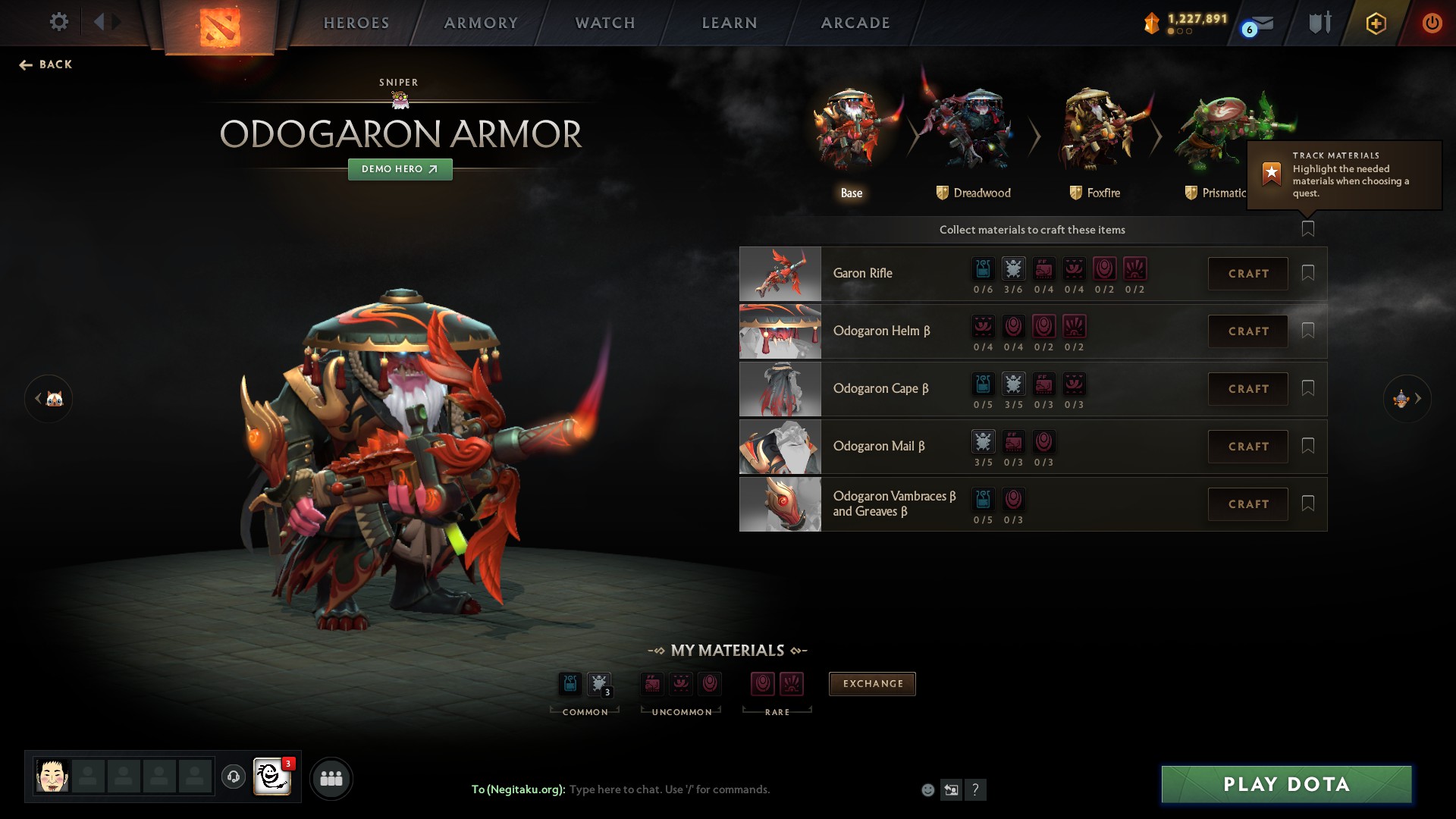Craft the Odogaron Vambraces and Greaves
Viewport: 1456px width, 819px height.
(1247, 504)
